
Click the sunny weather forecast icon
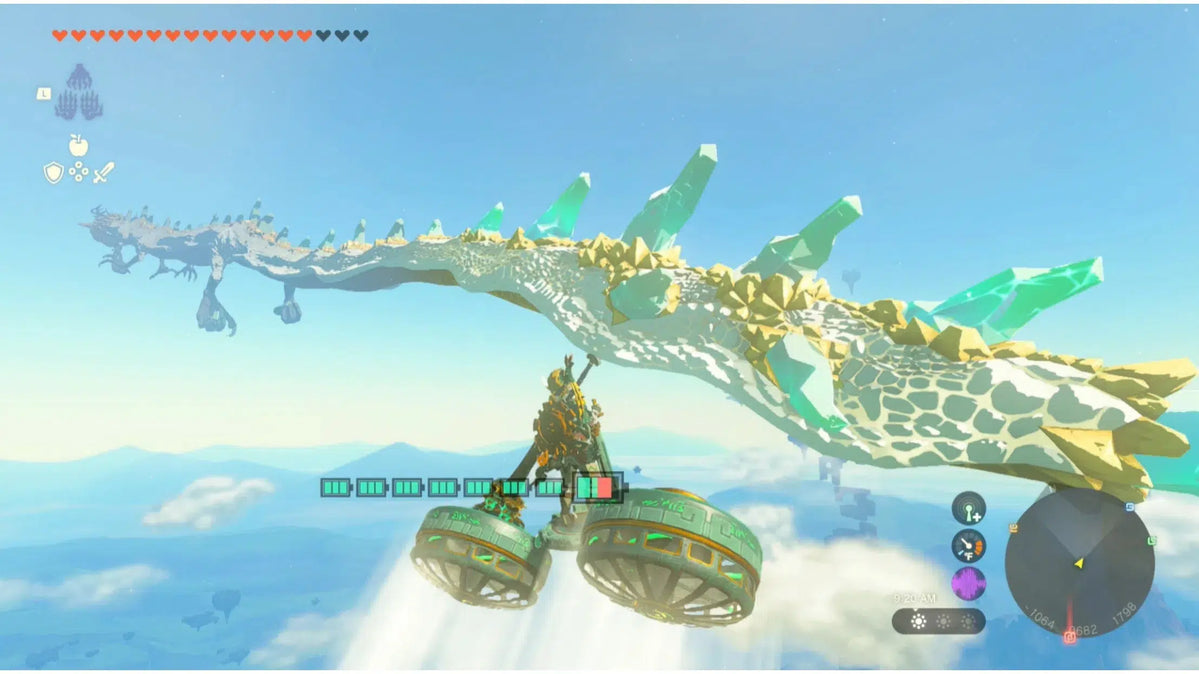[917, 621]
